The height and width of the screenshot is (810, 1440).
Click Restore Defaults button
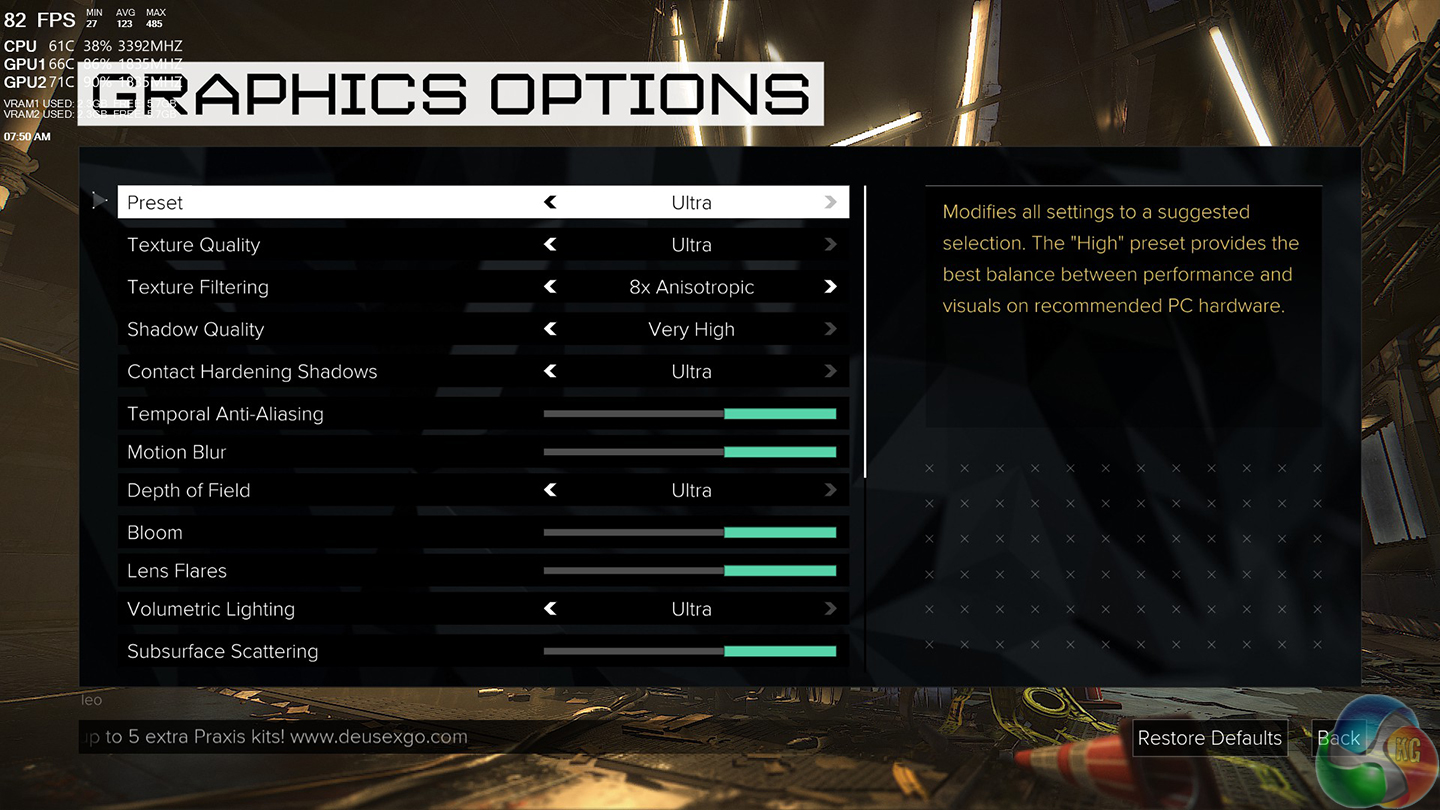coord(1209,738)
